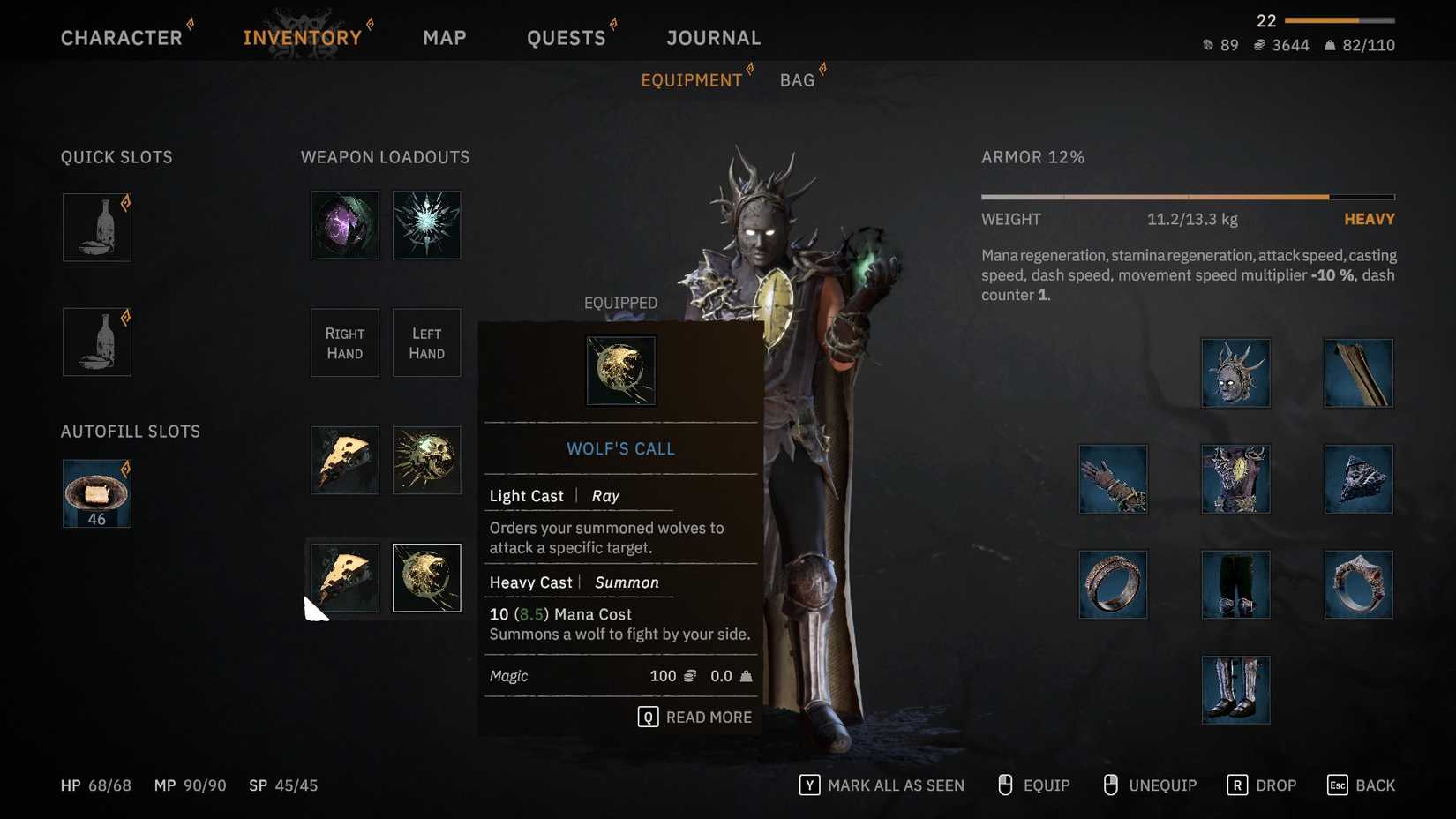Select the spiked crown mask helmet slot
1456x819 pixels.
tap(1235, 373)
